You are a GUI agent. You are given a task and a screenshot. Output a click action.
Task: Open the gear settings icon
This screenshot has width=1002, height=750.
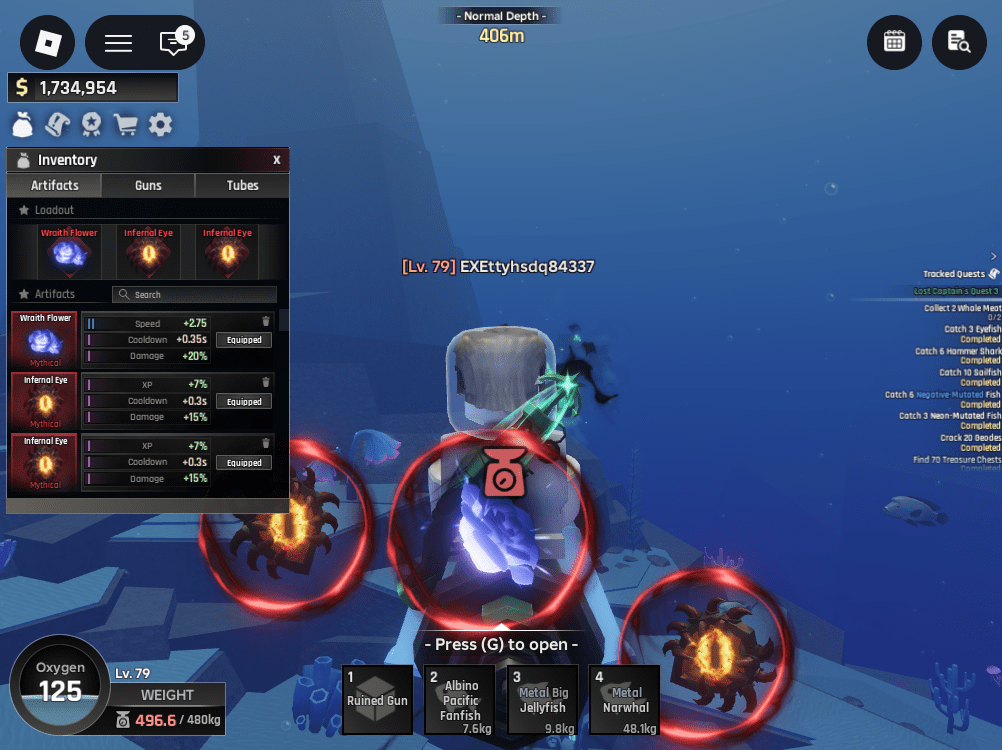click(x=160, y=125)
